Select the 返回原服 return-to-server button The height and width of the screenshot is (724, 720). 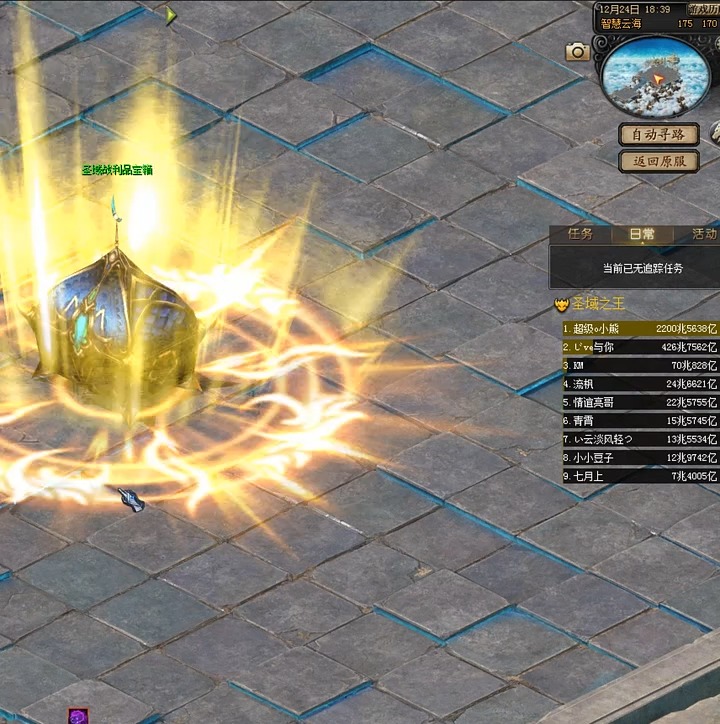658,161
